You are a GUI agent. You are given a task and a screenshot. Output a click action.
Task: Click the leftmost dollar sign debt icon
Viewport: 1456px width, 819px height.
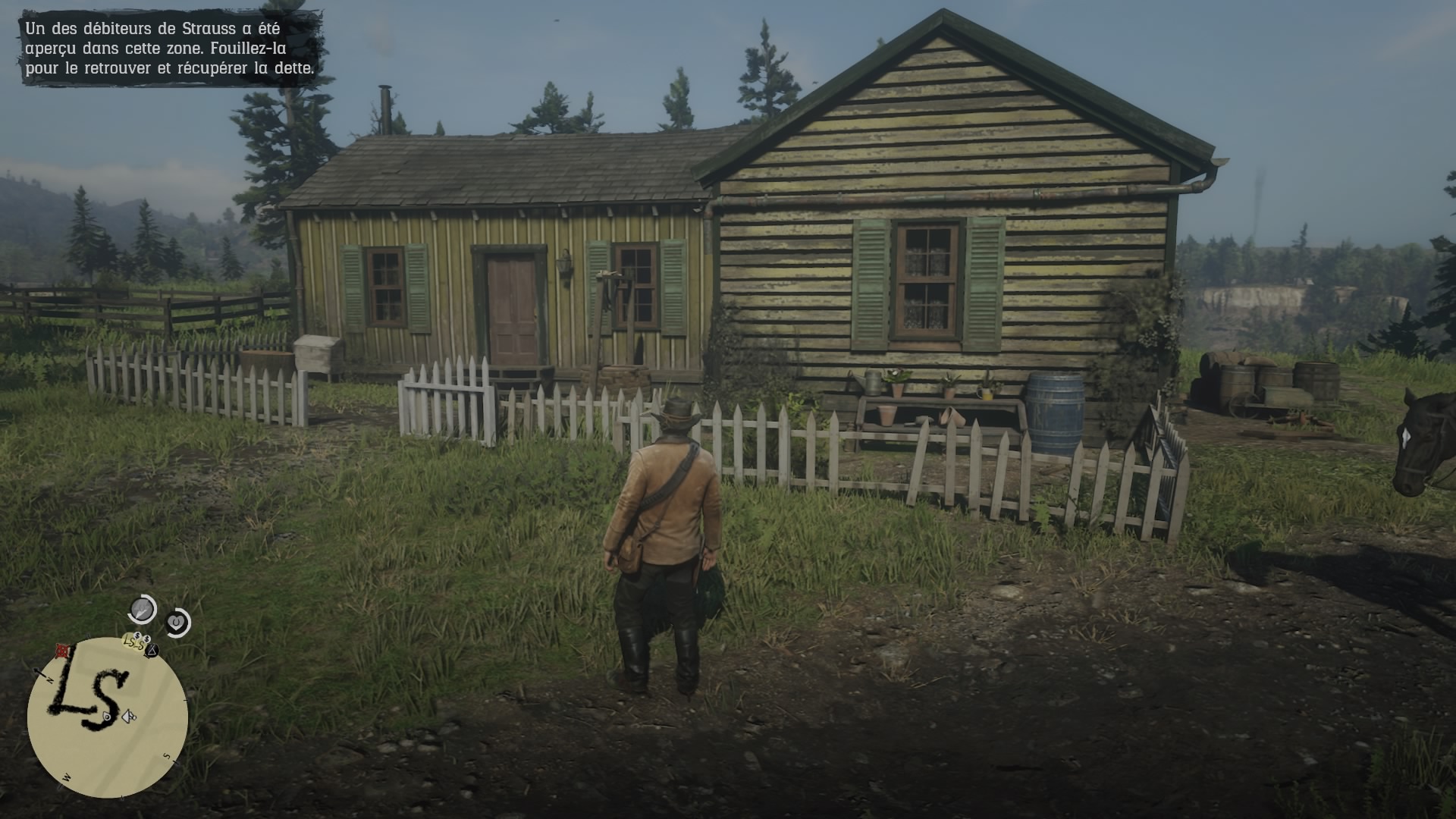pos(137,635)
